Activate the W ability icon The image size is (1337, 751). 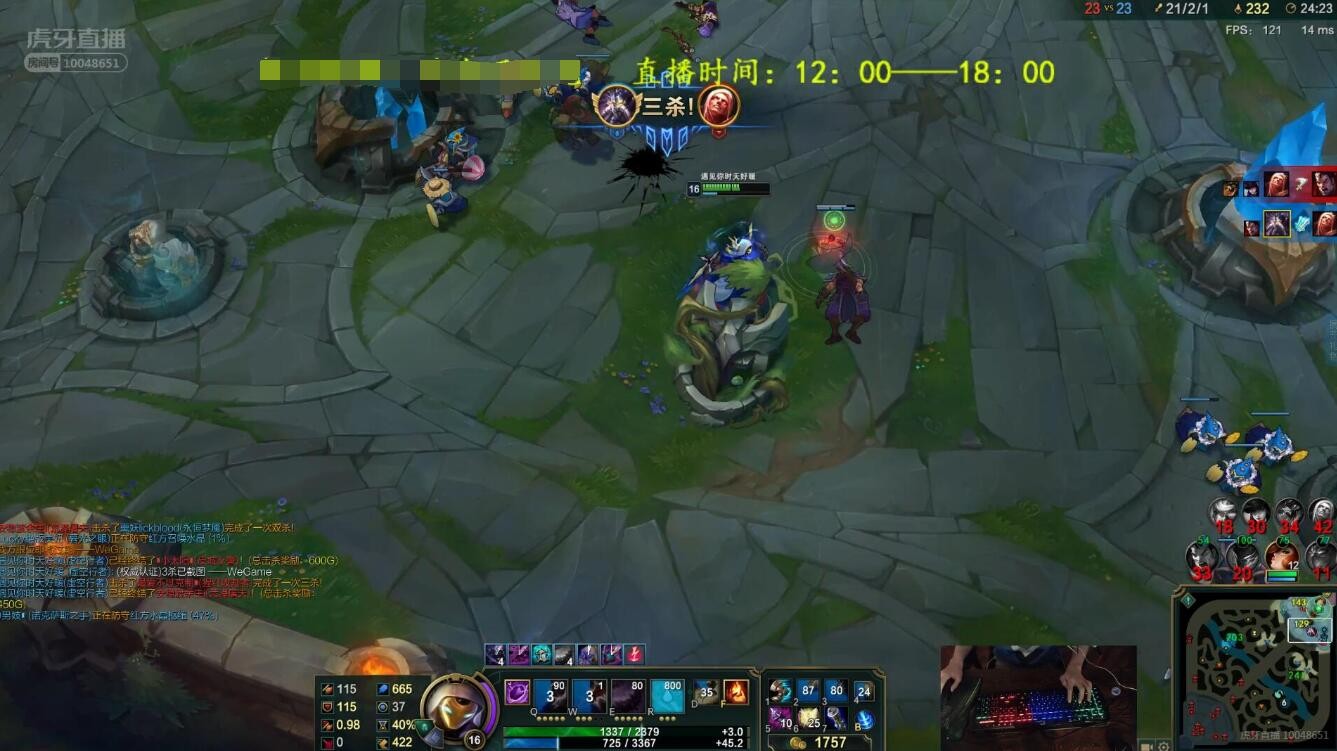pos(589,695)
